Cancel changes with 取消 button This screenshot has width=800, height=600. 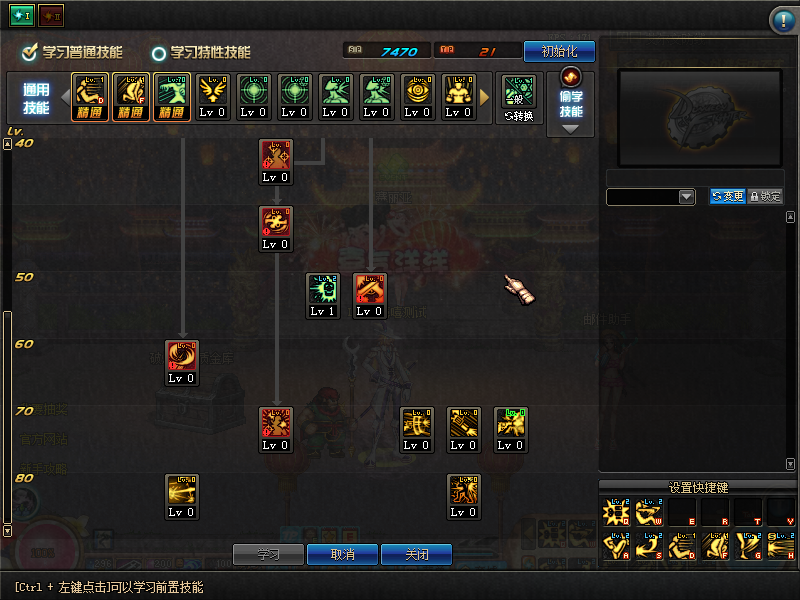(x=342, y=554)
